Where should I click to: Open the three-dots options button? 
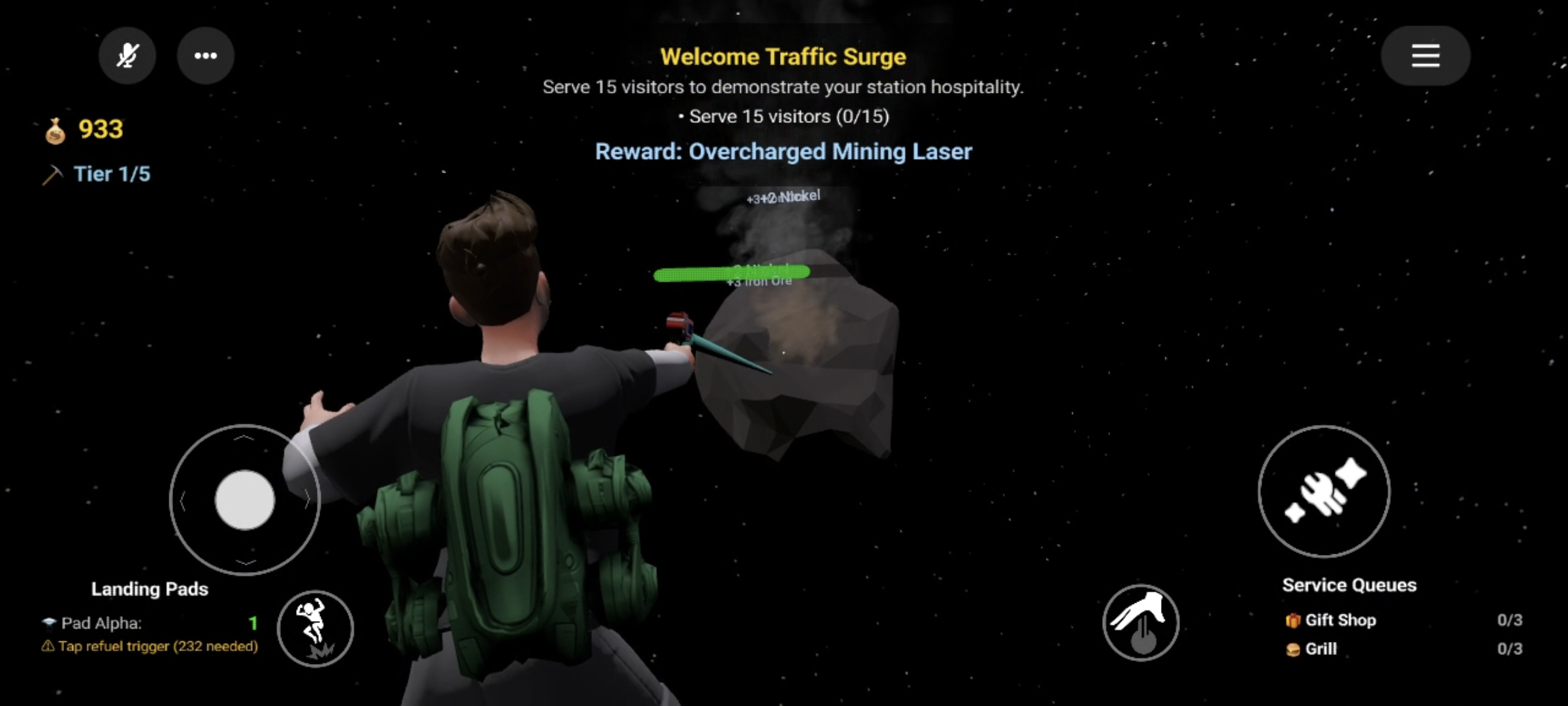point(206,56)
